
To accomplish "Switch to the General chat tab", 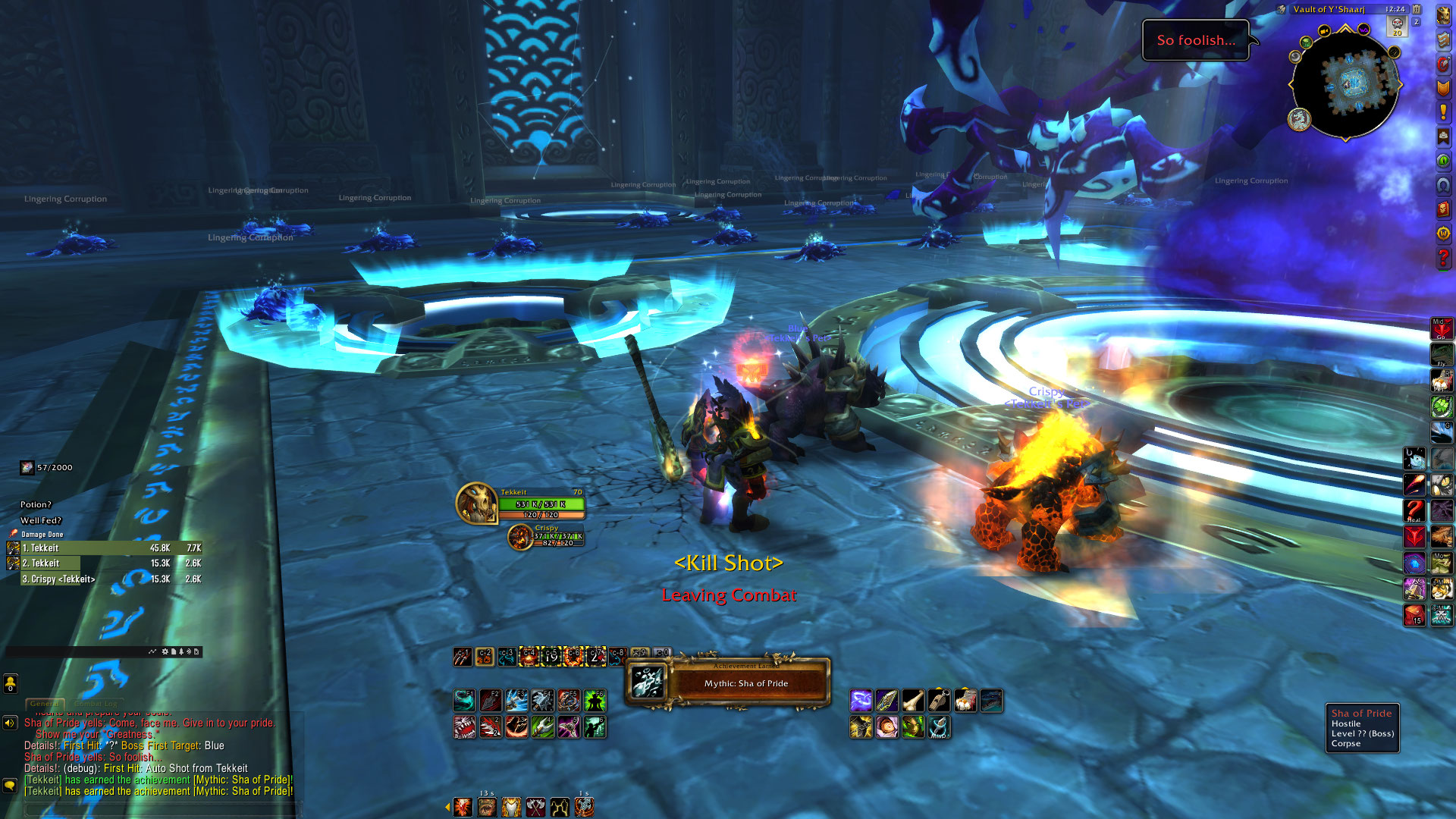I will 45,704.
